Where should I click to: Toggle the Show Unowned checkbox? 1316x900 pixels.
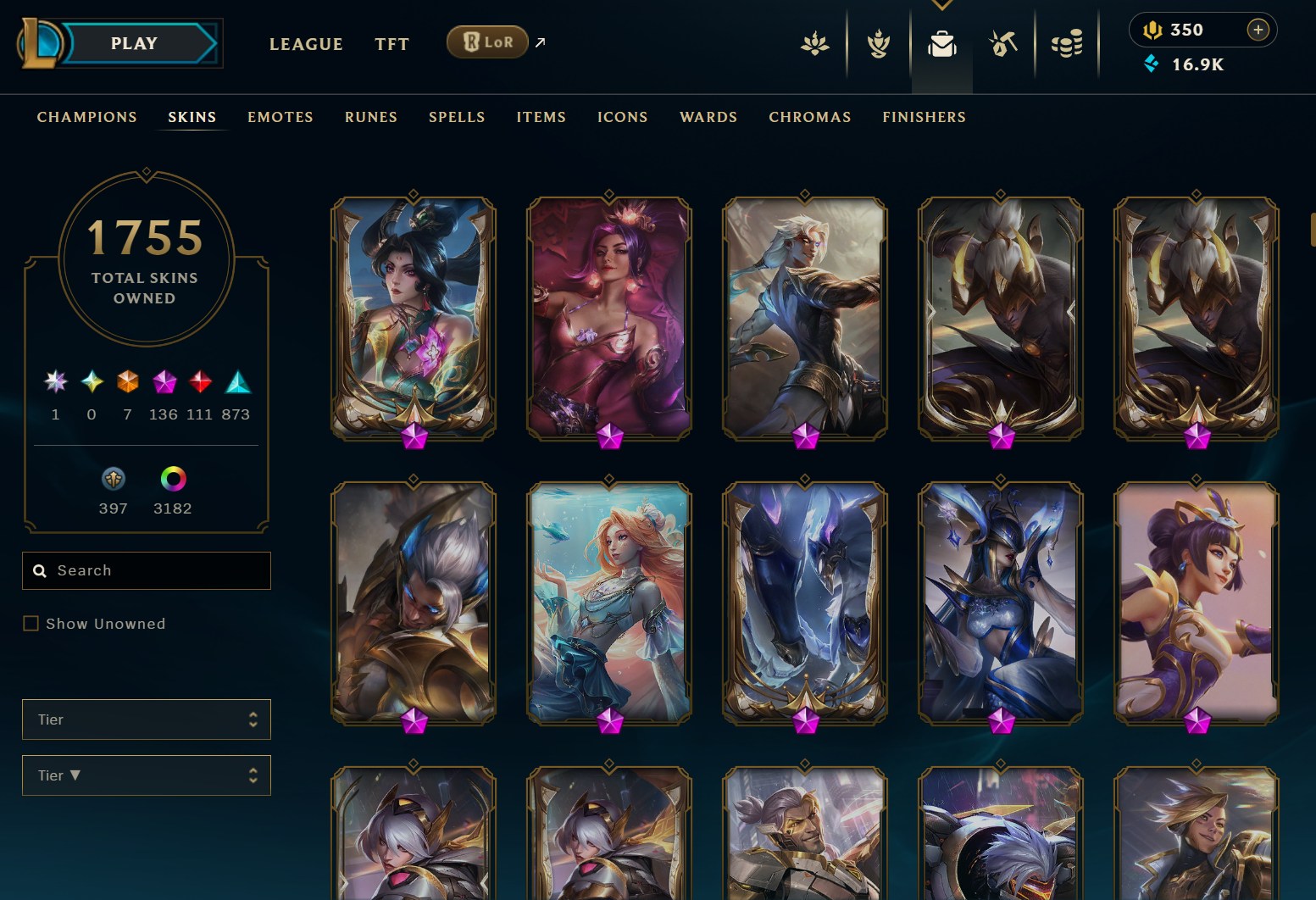(31, 624)
